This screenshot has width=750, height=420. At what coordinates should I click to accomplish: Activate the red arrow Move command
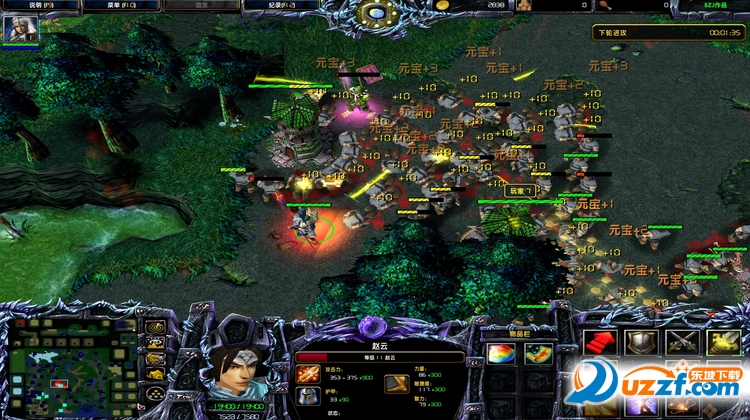(x=601, y=343)
